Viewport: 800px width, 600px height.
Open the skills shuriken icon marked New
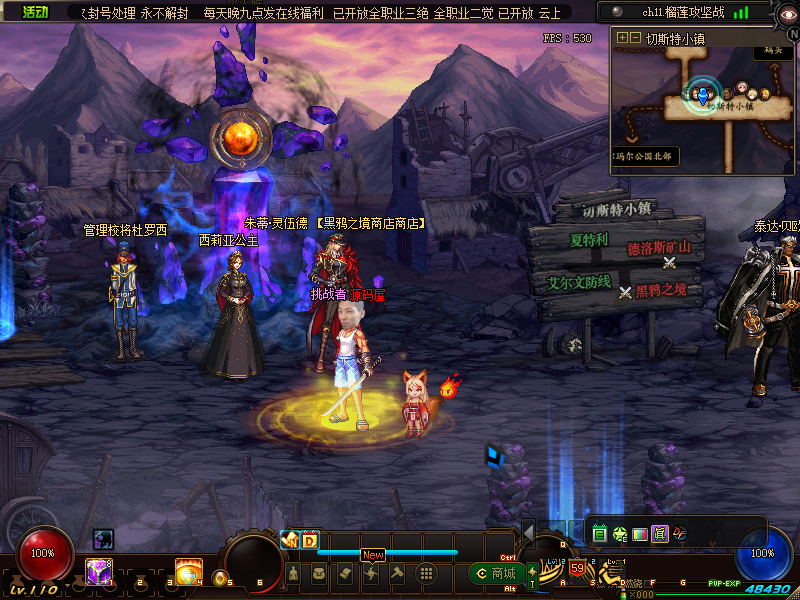pyautogui.click(x=372, y=573)
